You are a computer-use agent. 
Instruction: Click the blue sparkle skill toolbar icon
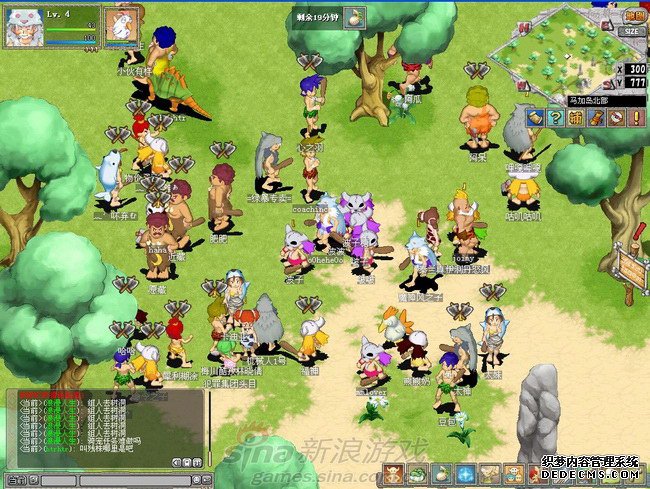coord(465,474)
